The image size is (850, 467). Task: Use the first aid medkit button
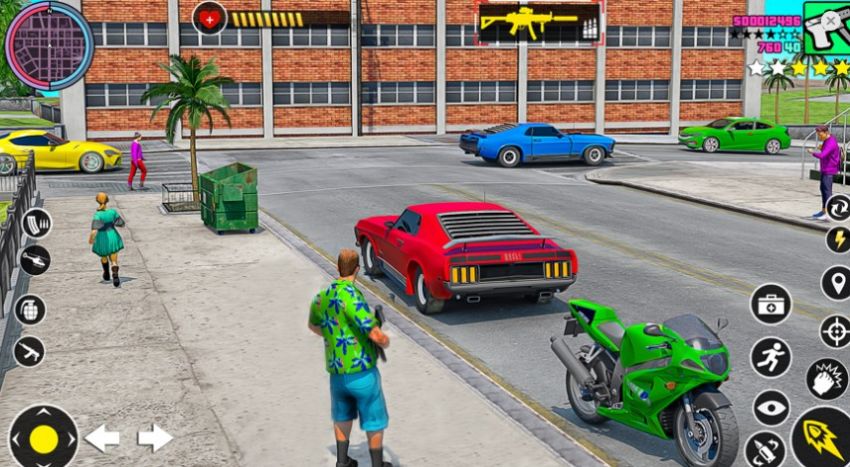point(770,304)
